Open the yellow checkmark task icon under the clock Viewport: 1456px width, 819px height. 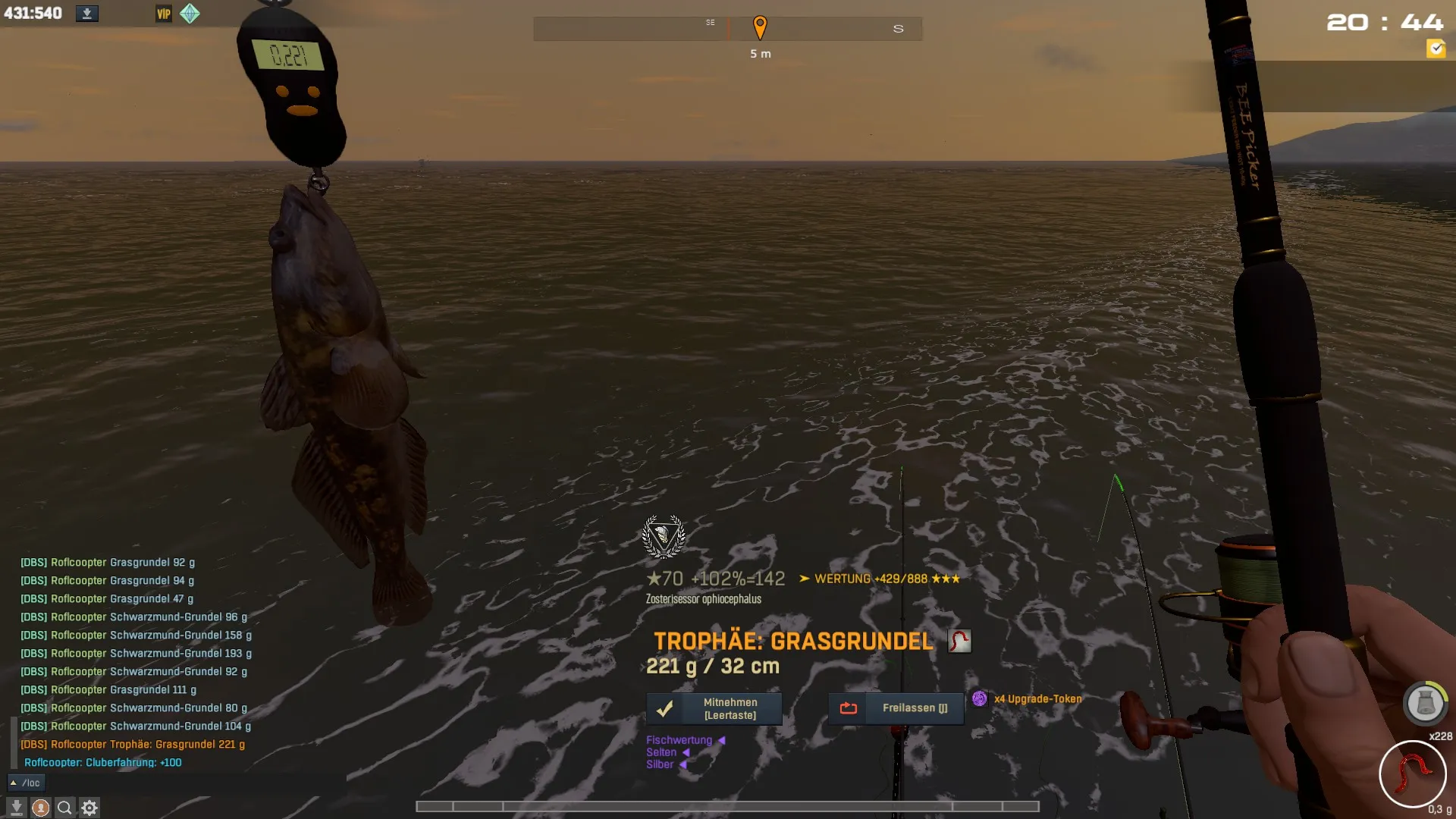coord(1436,49)
